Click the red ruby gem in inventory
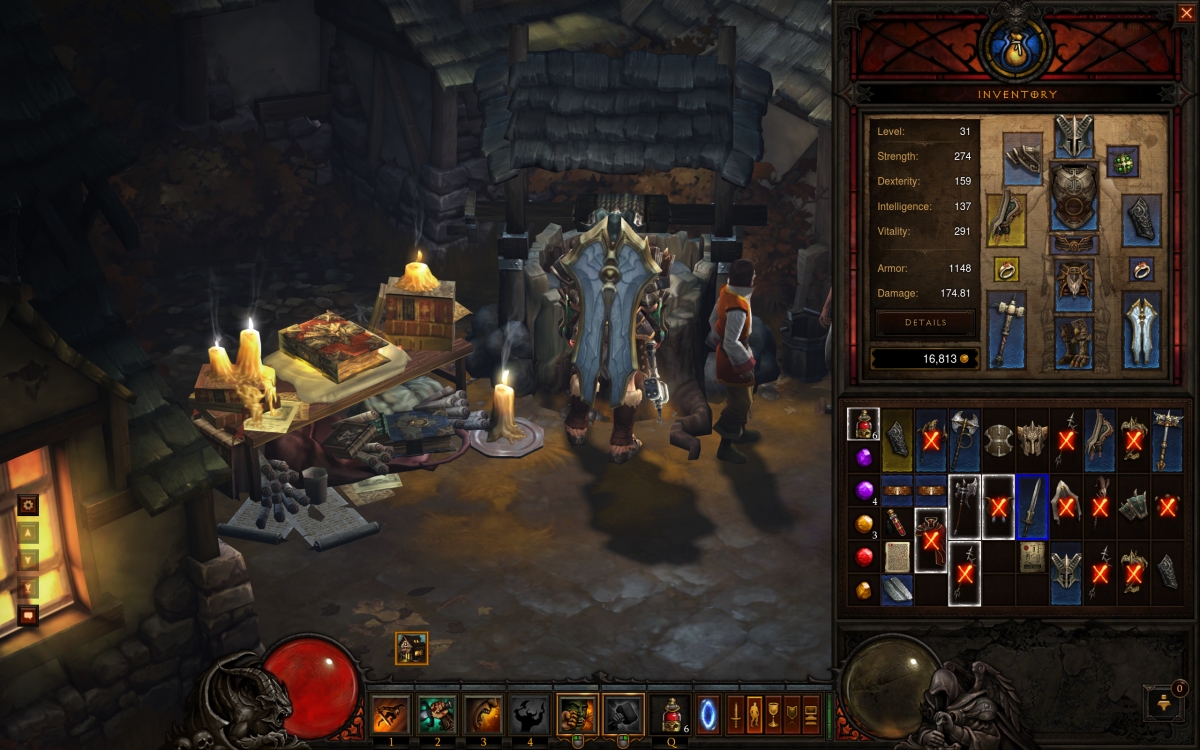This screenshot has height=750, width=1200. (864, 556)
